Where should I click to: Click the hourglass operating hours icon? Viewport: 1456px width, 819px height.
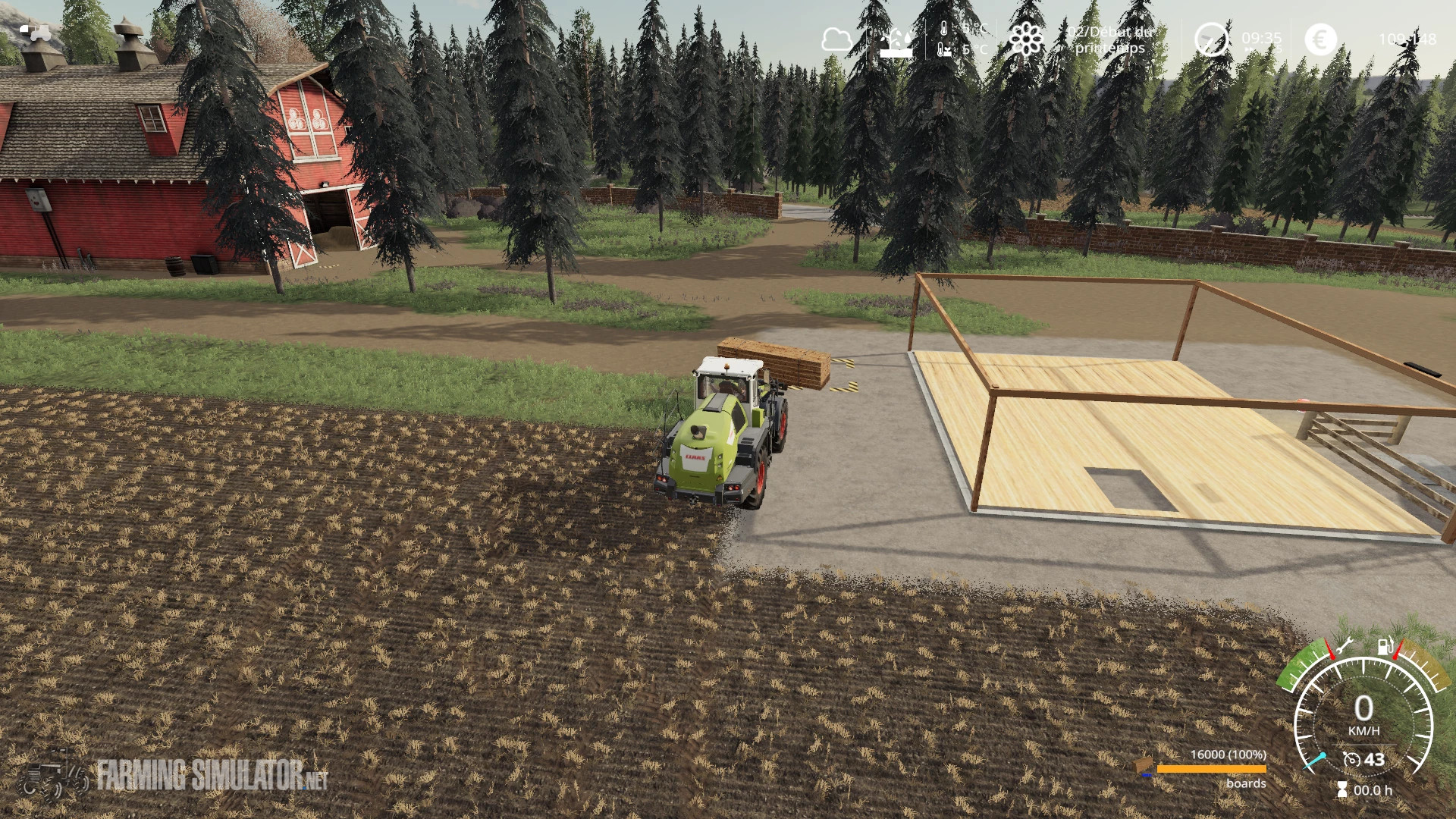tap(1342, 790)
